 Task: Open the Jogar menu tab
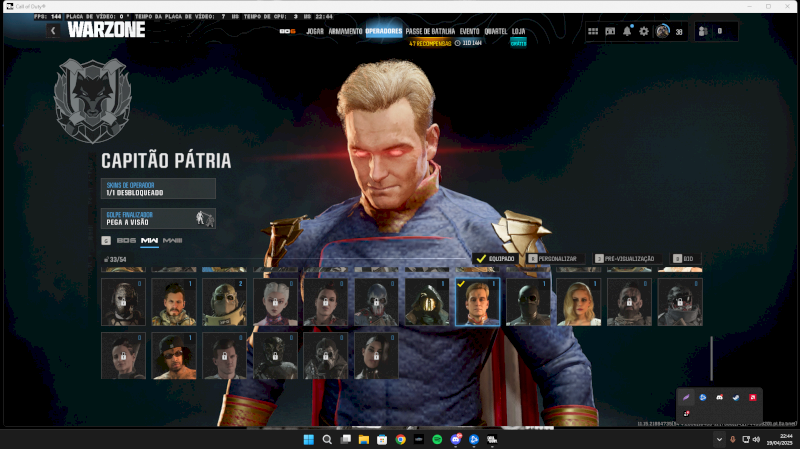click(315, 31)
